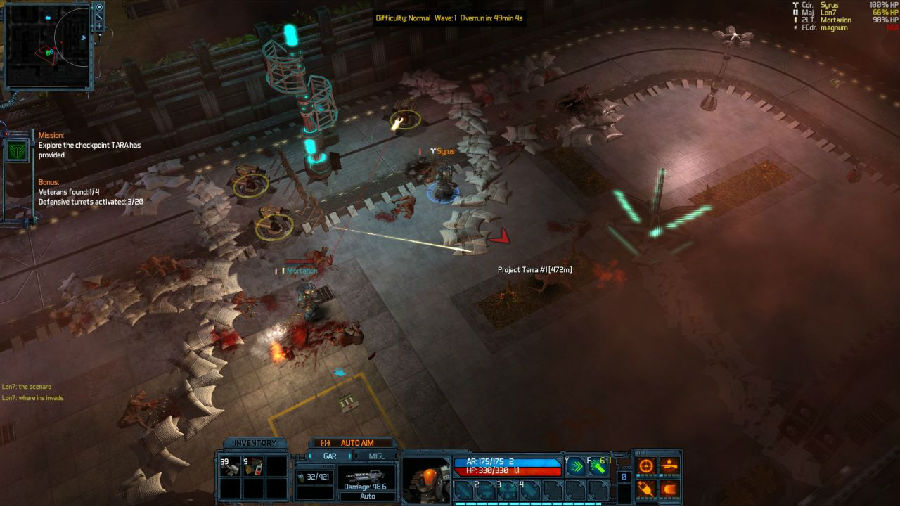Select Mortalen in the squad list
Screen dimensions: 900x506
point(838,20)
